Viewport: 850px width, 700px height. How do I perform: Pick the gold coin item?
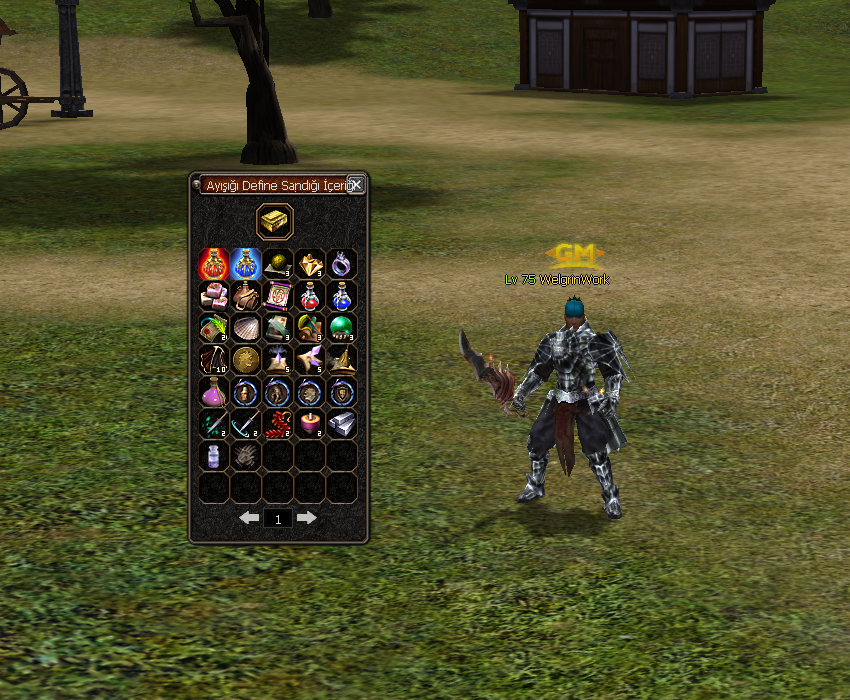point(246,360)
